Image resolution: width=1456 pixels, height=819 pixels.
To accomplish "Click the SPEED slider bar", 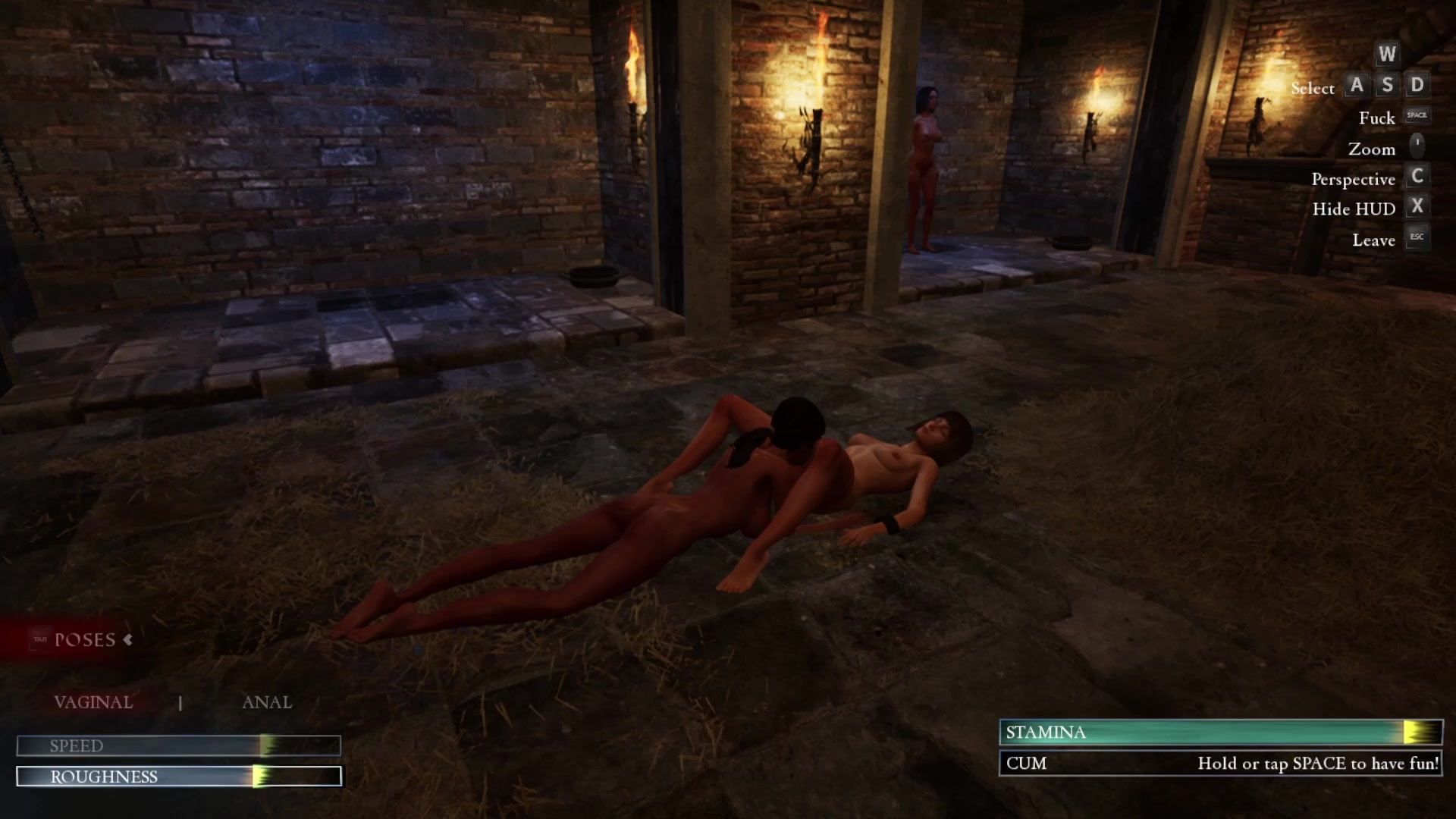I will (179, 746).
